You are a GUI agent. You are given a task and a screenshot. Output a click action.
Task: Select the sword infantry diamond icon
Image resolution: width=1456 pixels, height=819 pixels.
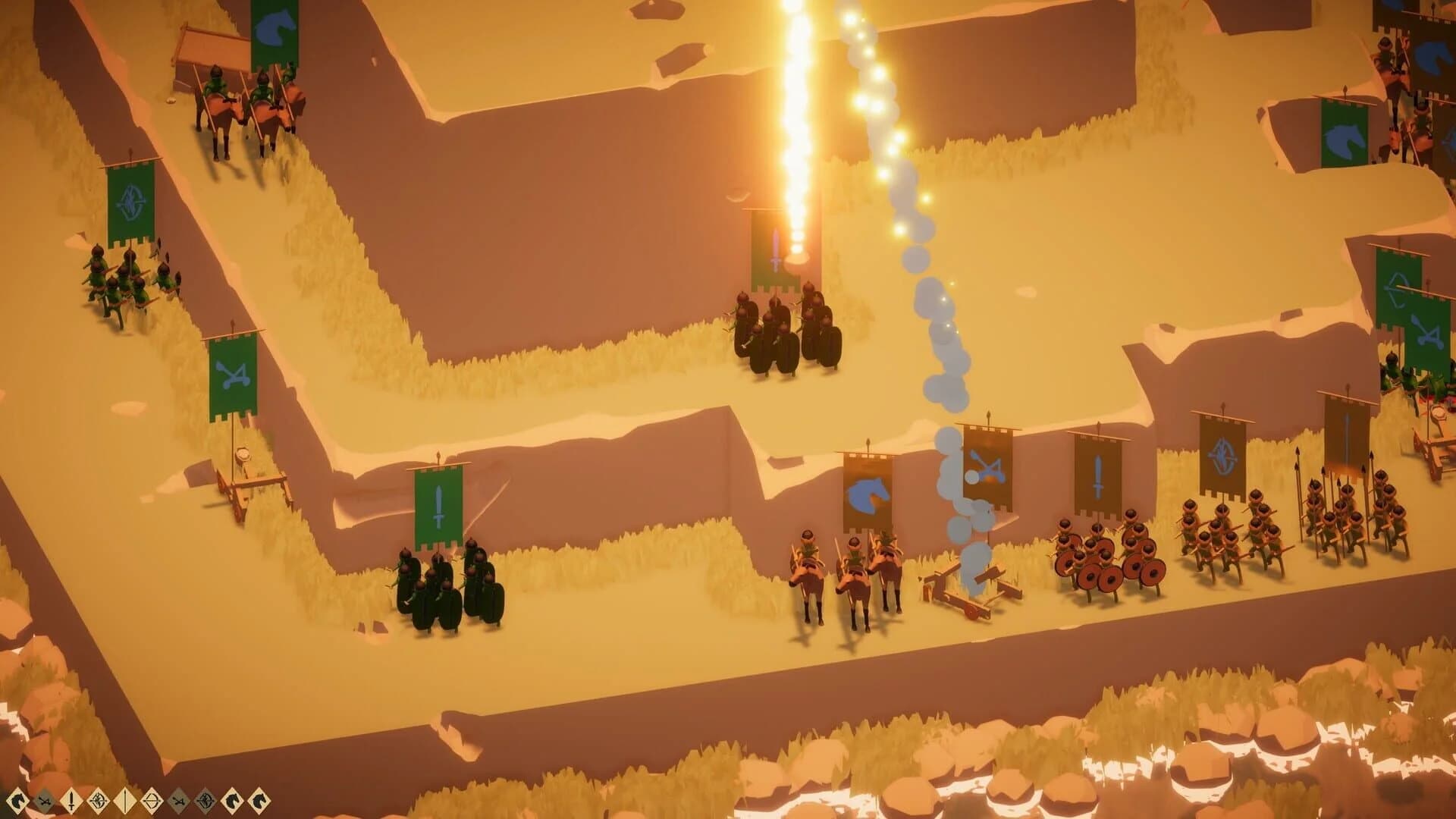tap(71, 800)
